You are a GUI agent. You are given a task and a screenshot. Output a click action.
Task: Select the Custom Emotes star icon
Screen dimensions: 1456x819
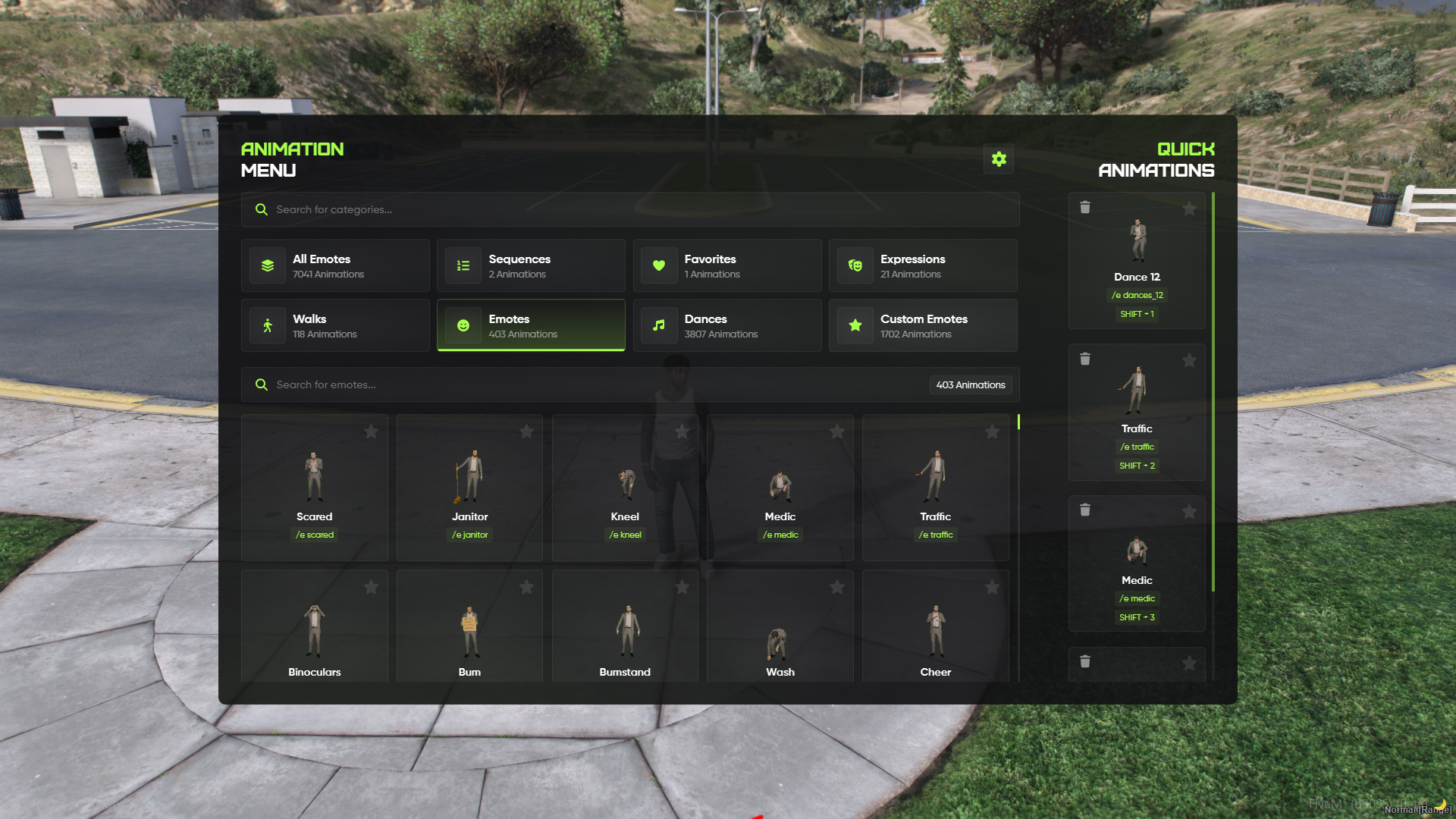[x=855, y=325]
